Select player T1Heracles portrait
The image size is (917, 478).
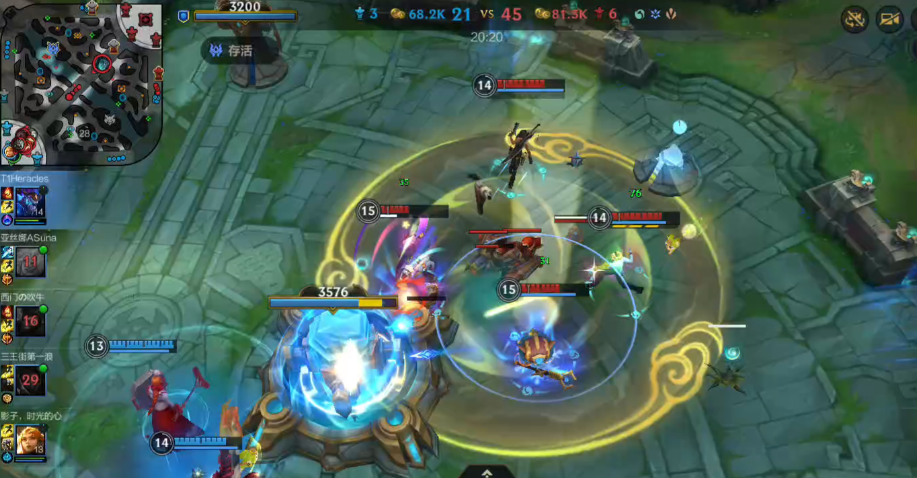[30, 204]
